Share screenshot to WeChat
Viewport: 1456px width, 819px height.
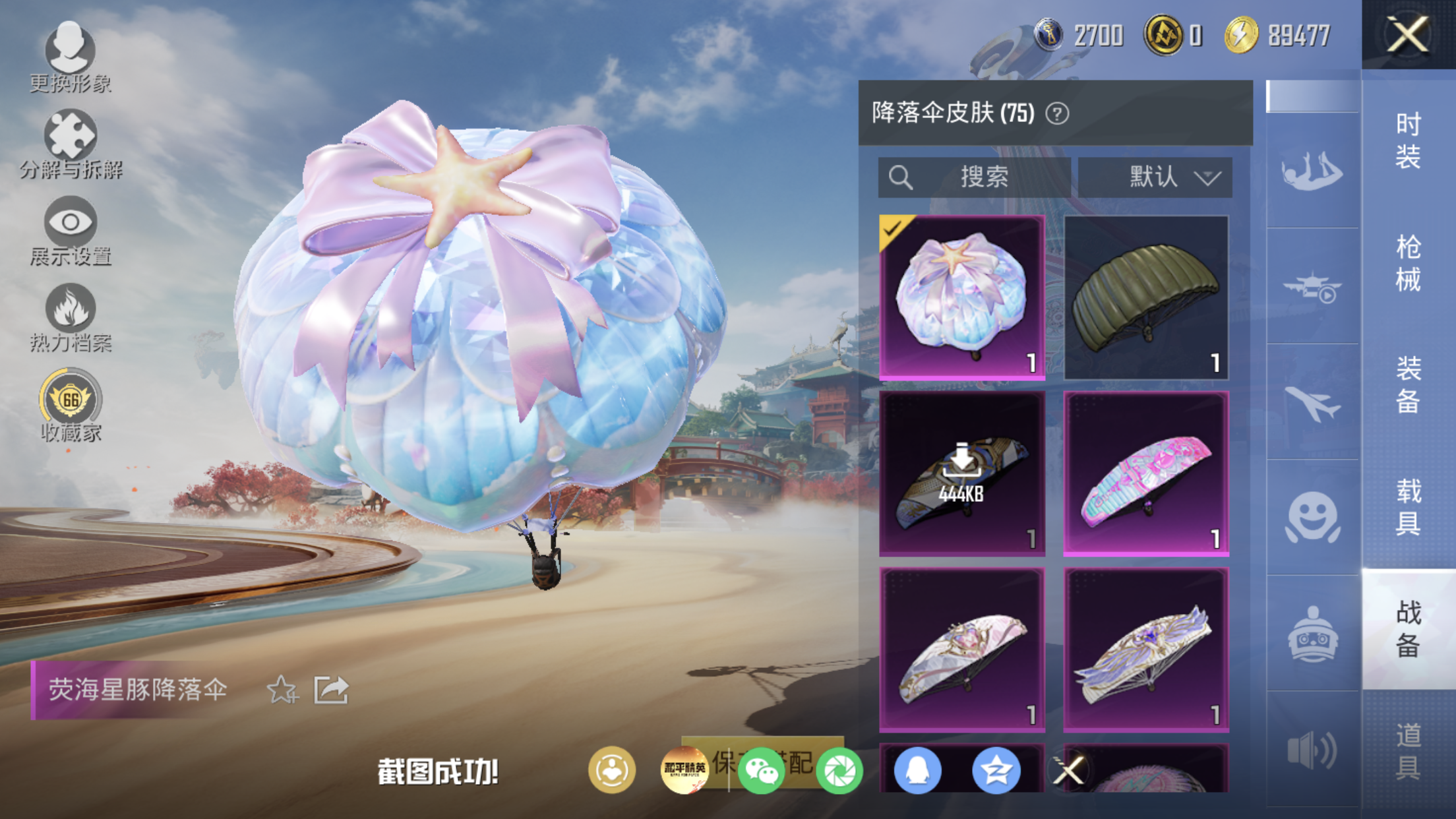pyautogui.click(x=761, y=770)
